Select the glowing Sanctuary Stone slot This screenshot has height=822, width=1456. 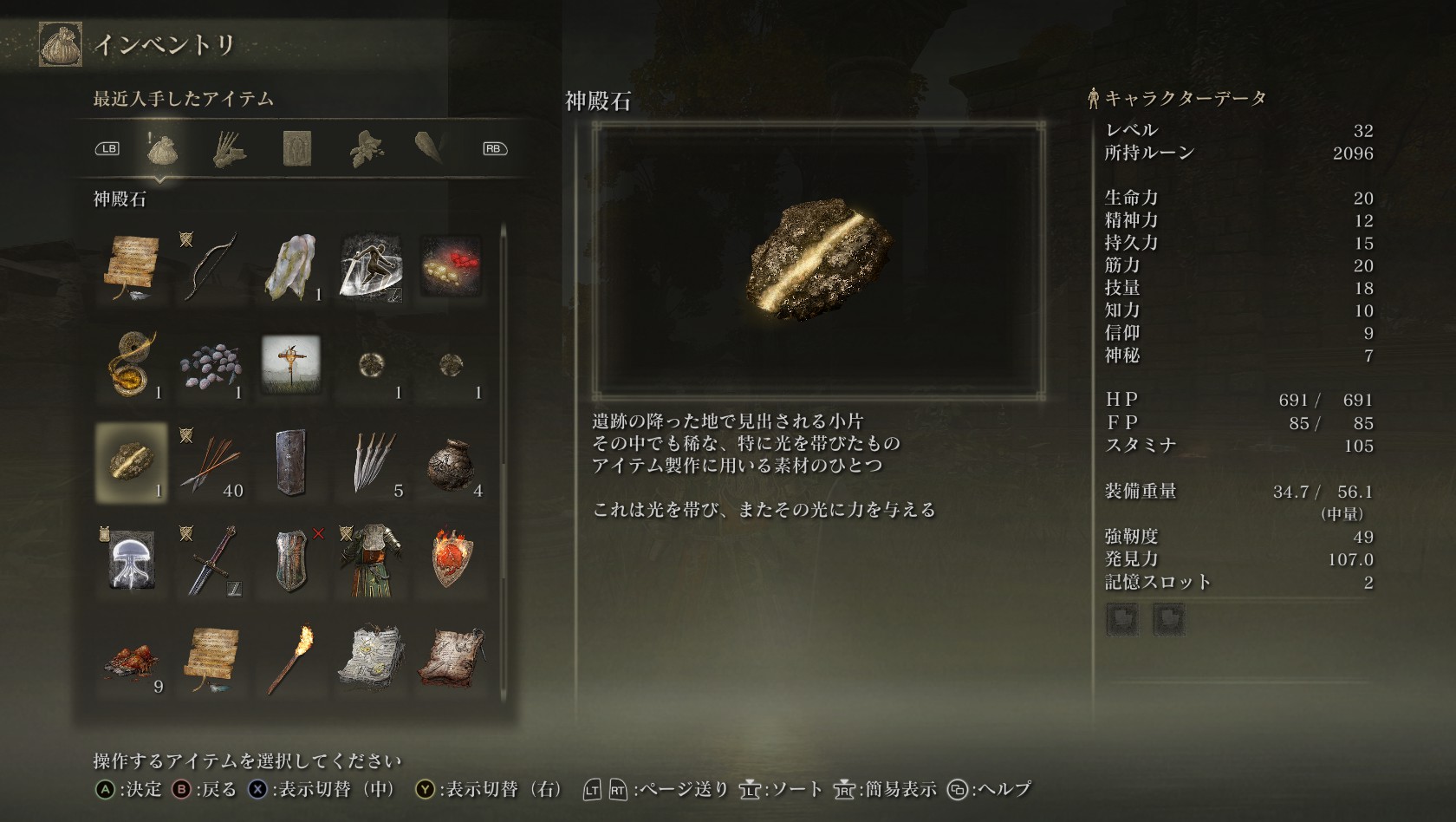(131, 462)
